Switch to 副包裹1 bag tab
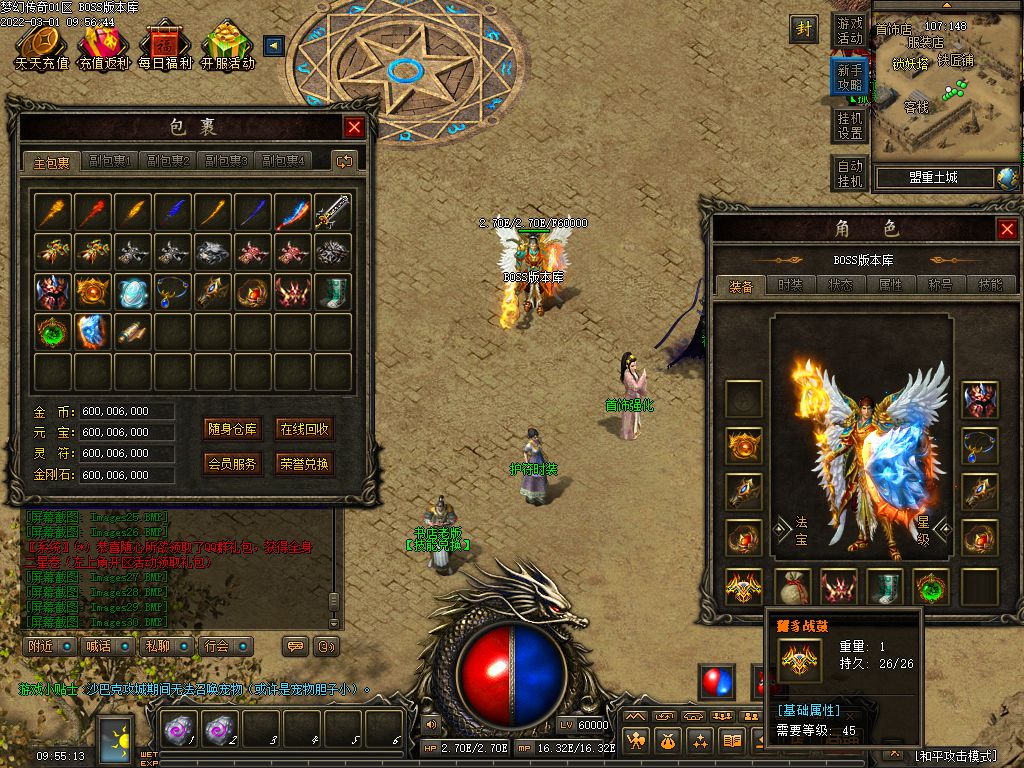This screenshot has width=1024, height=768. click(x=110, y=161)
